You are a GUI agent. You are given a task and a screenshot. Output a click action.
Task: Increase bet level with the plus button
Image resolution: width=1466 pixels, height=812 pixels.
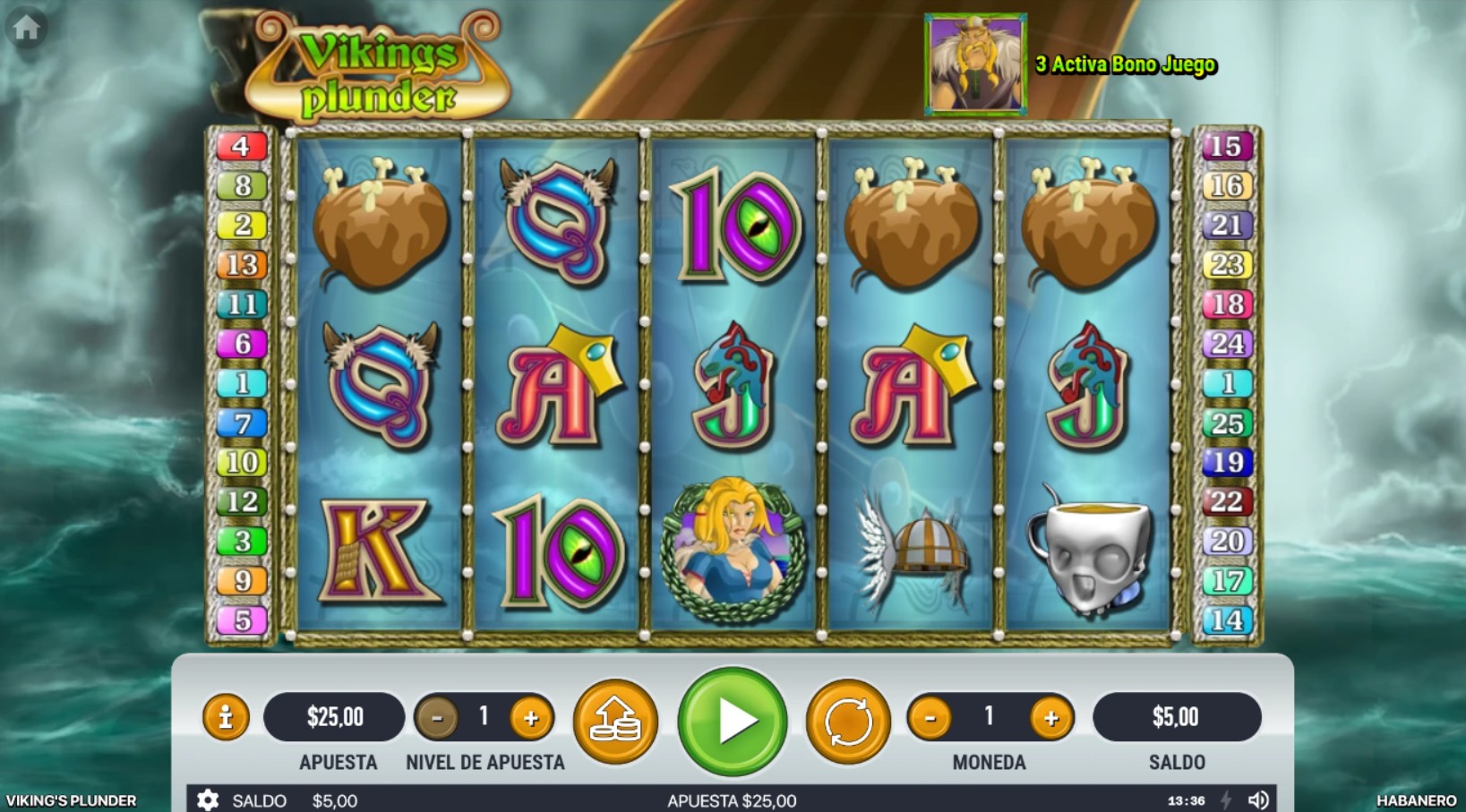532,717
